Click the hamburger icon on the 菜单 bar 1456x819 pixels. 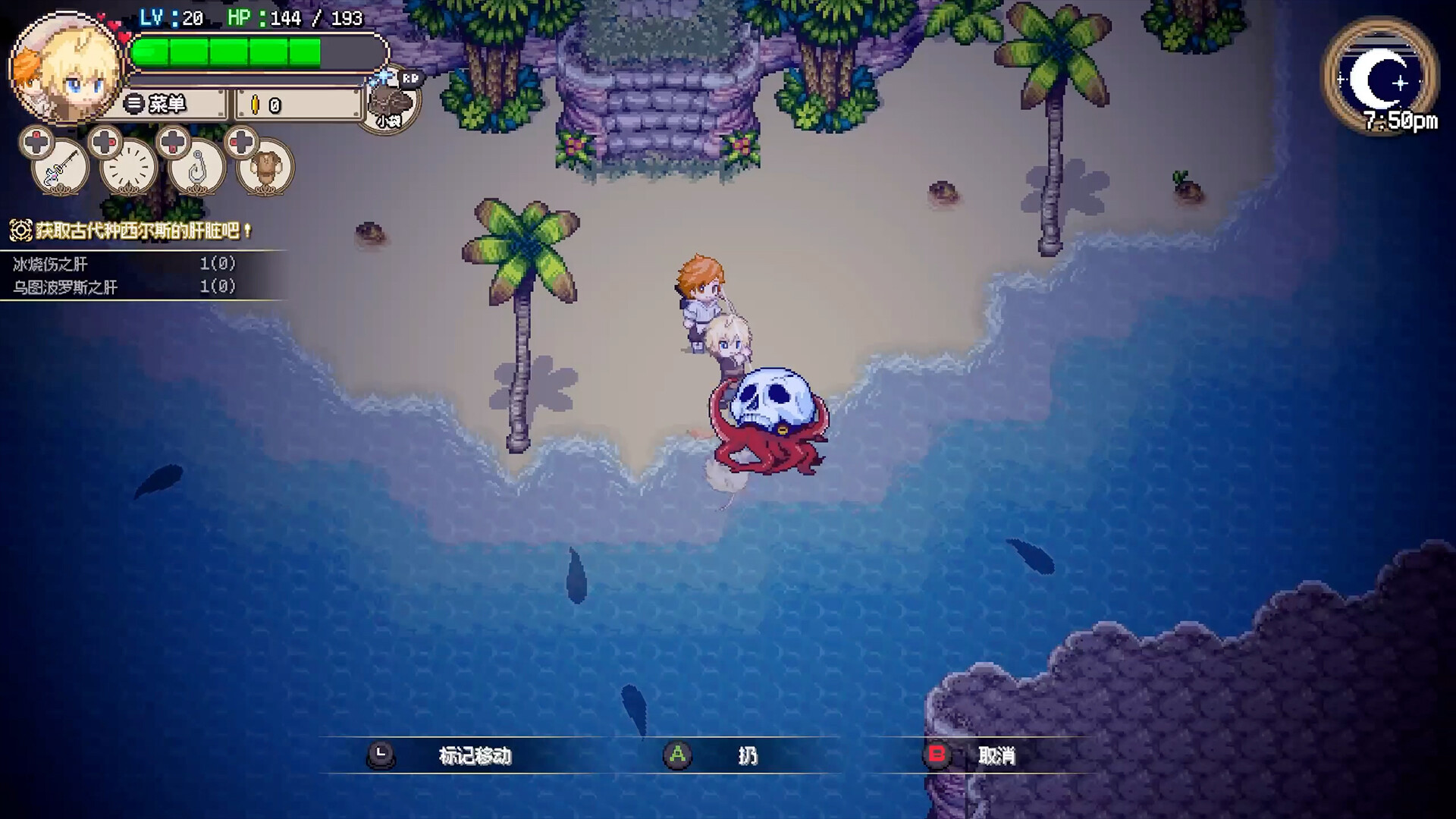click(134, 102)
